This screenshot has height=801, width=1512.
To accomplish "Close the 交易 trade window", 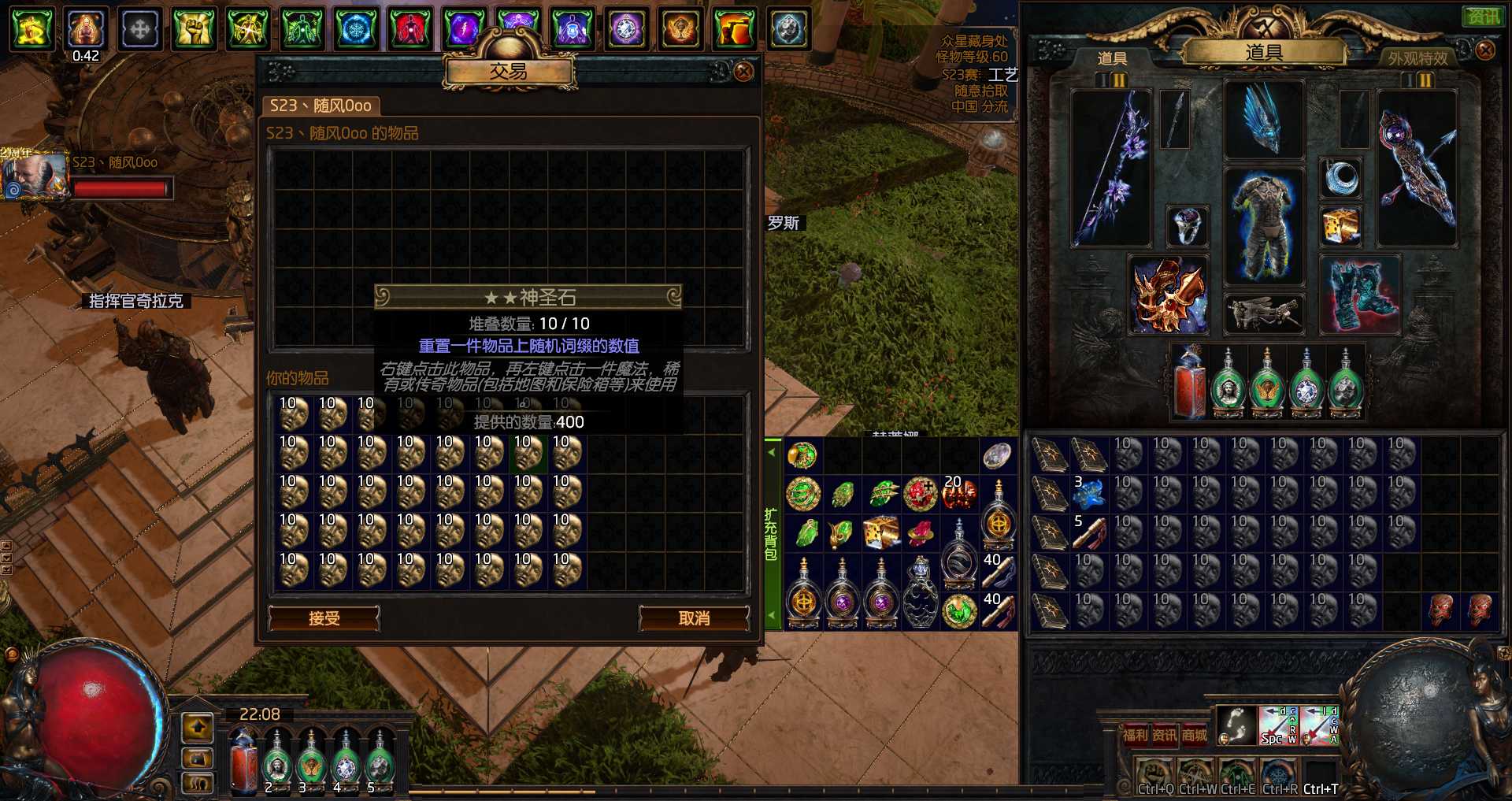I will click(x=743, y=72).
